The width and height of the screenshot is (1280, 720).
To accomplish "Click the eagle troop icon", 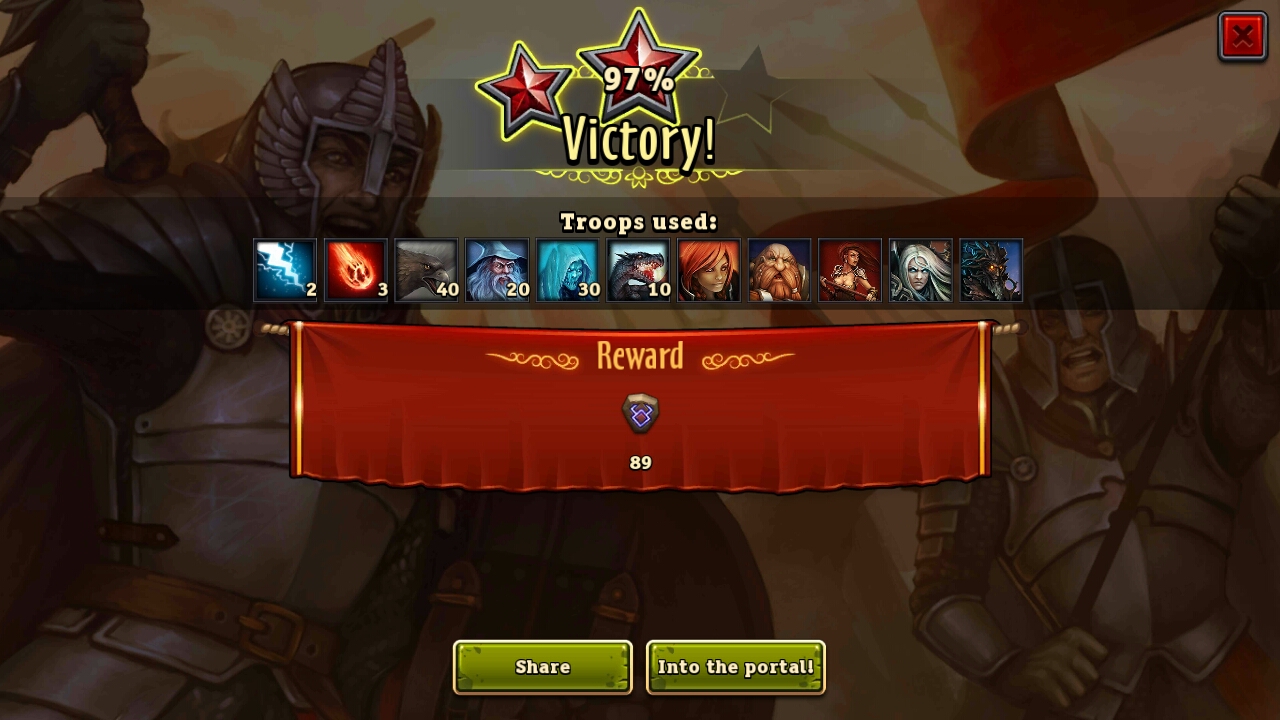I will point(426,270).
